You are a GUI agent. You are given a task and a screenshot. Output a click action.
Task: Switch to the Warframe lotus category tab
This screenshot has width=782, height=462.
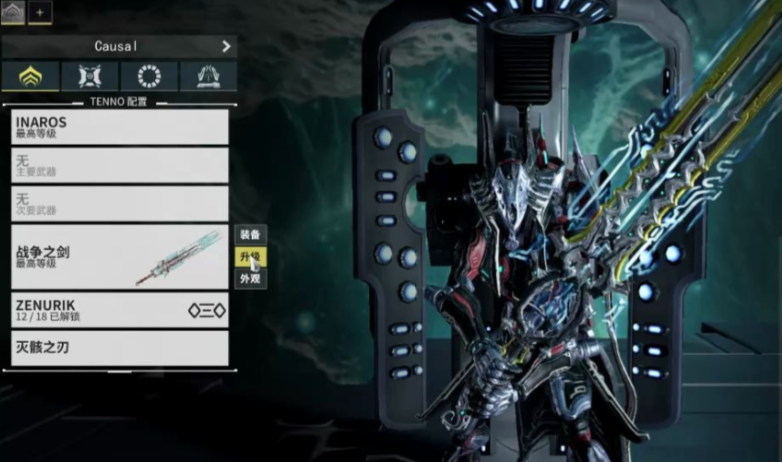click(30, 76)
